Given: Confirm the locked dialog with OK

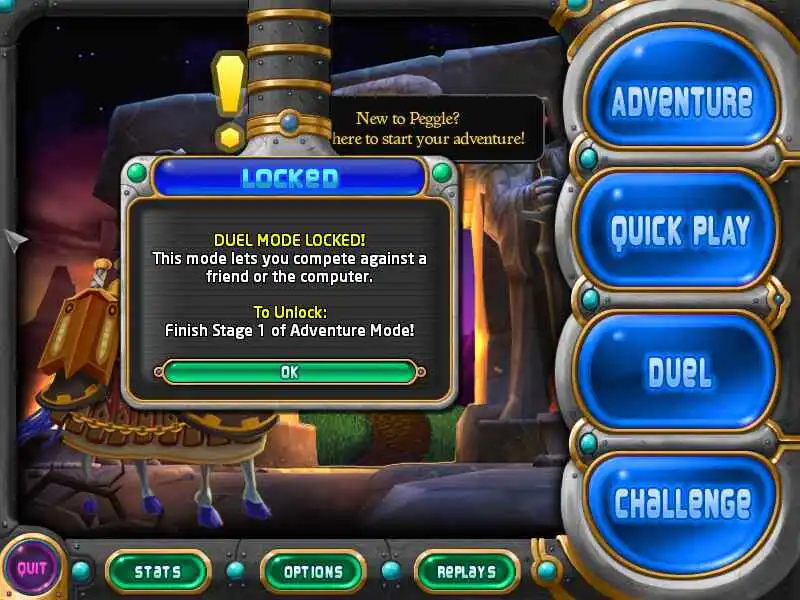Looking at the screenshot, I should [289, 372].
